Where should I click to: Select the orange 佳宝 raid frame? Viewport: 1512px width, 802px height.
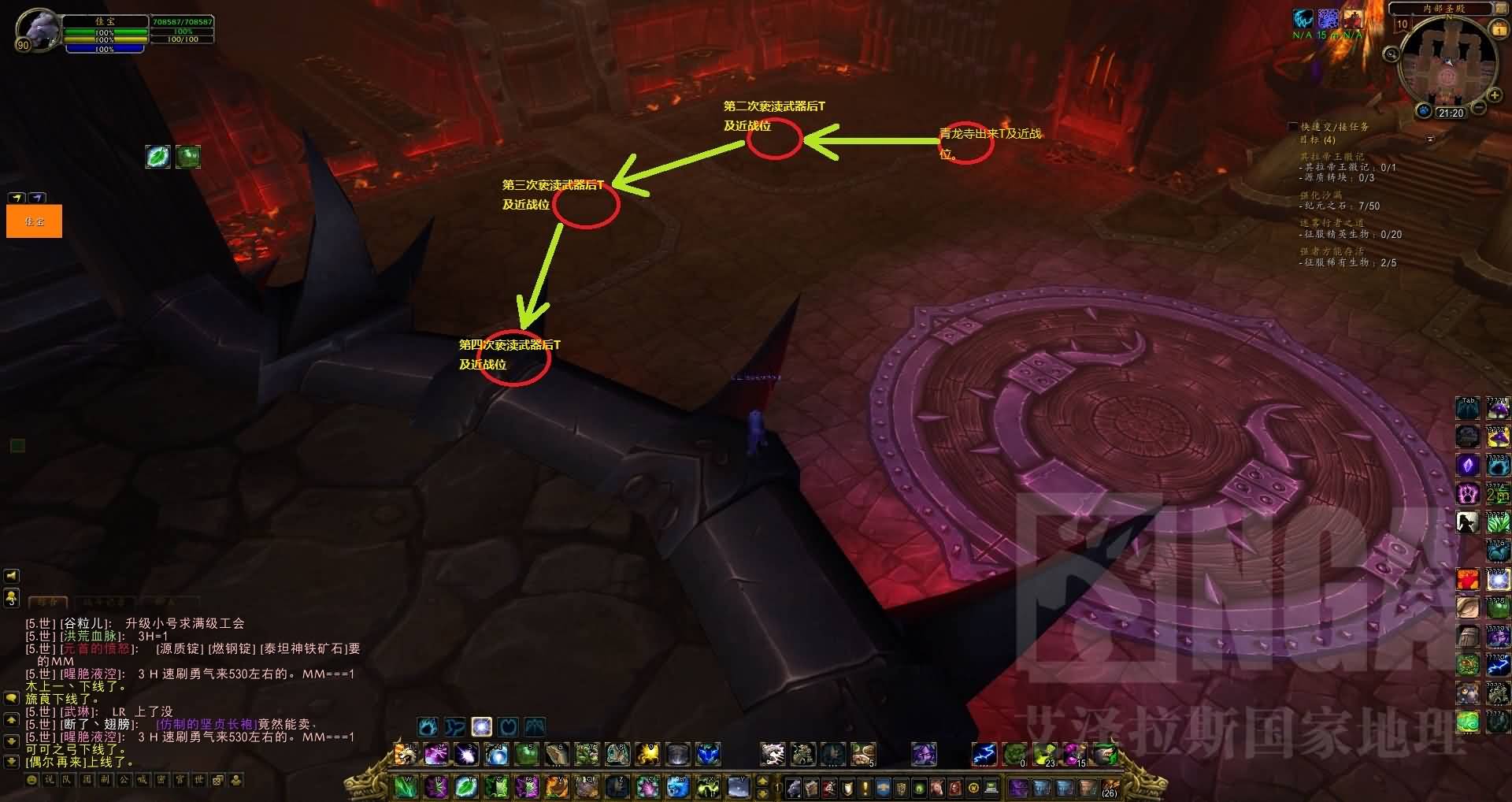click(34, 221)
